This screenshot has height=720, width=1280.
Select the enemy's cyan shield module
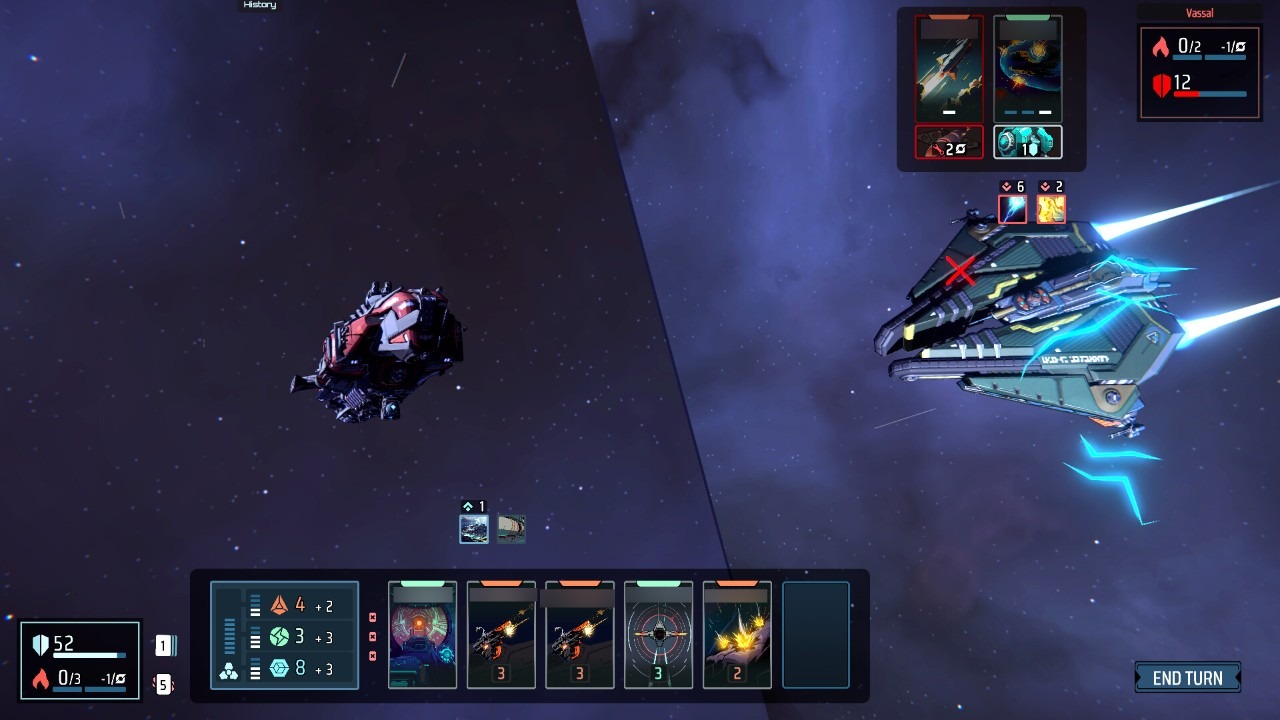click(1027, 142)
